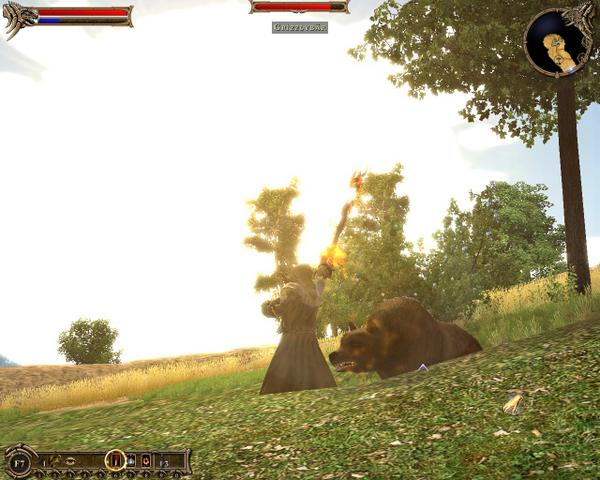Image resolution: width=600 pixels, height=480 pixels.
Task: Select the gold-circled red item hotbar slot
Action: [x=115, y=460]
